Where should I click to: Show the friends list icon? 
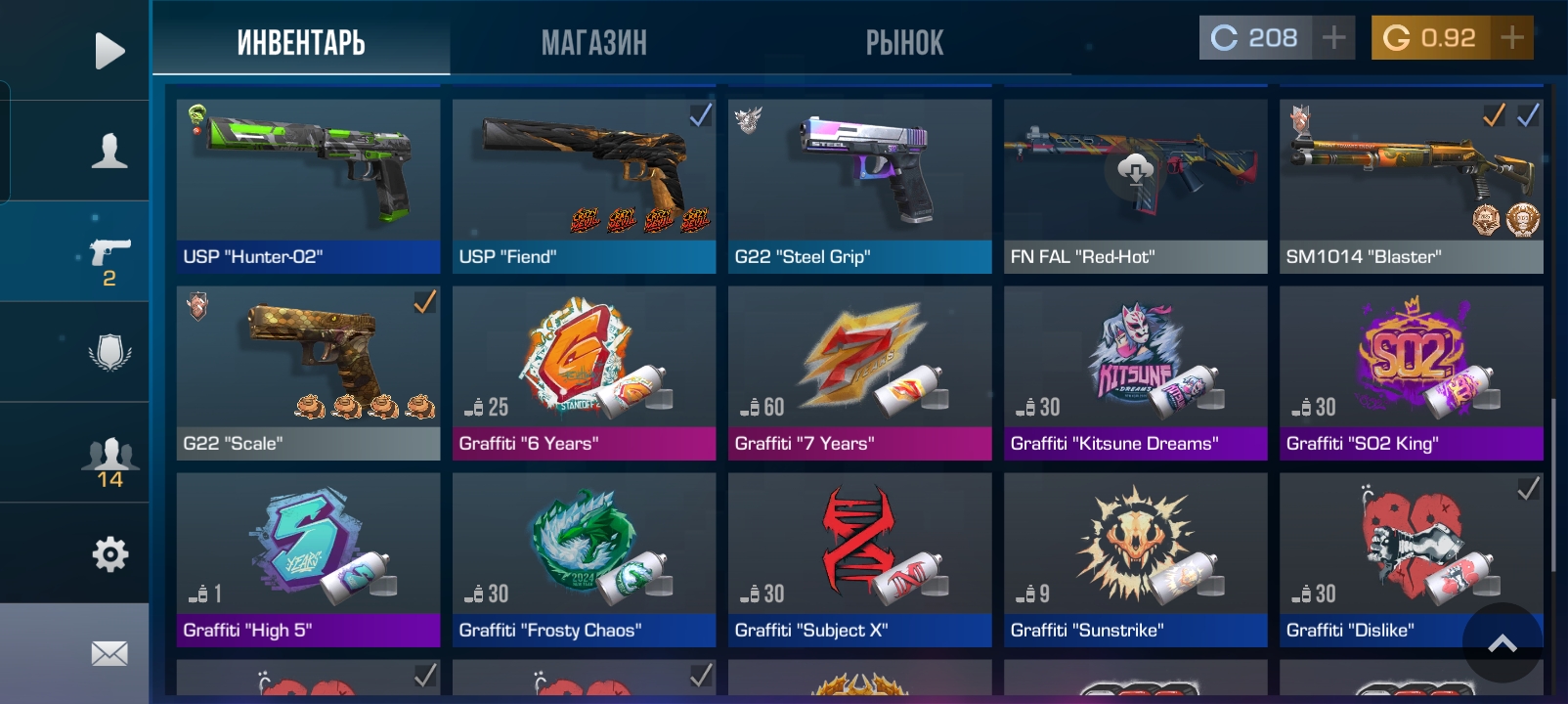(x=109, y=462)
